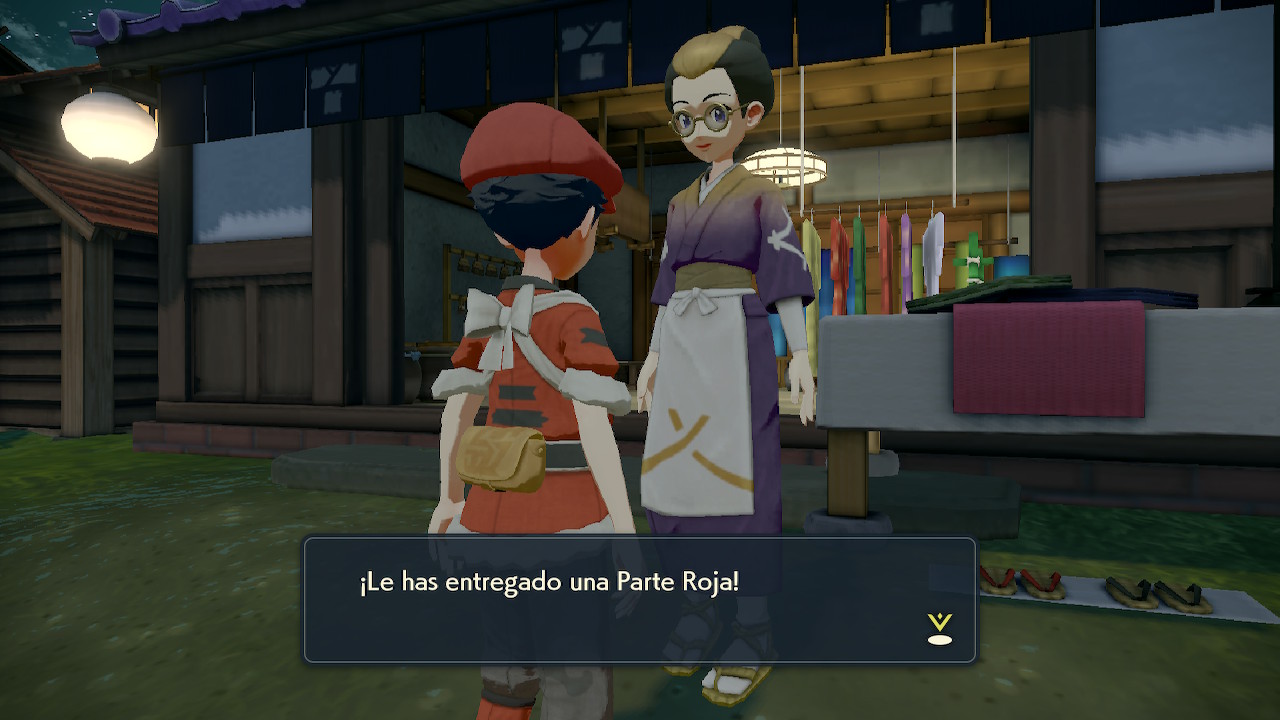The height and width of the screenshot is (720, 1280).
Task: Advance dialogue with the yellow arrow indicator
Action: point(939,628)
